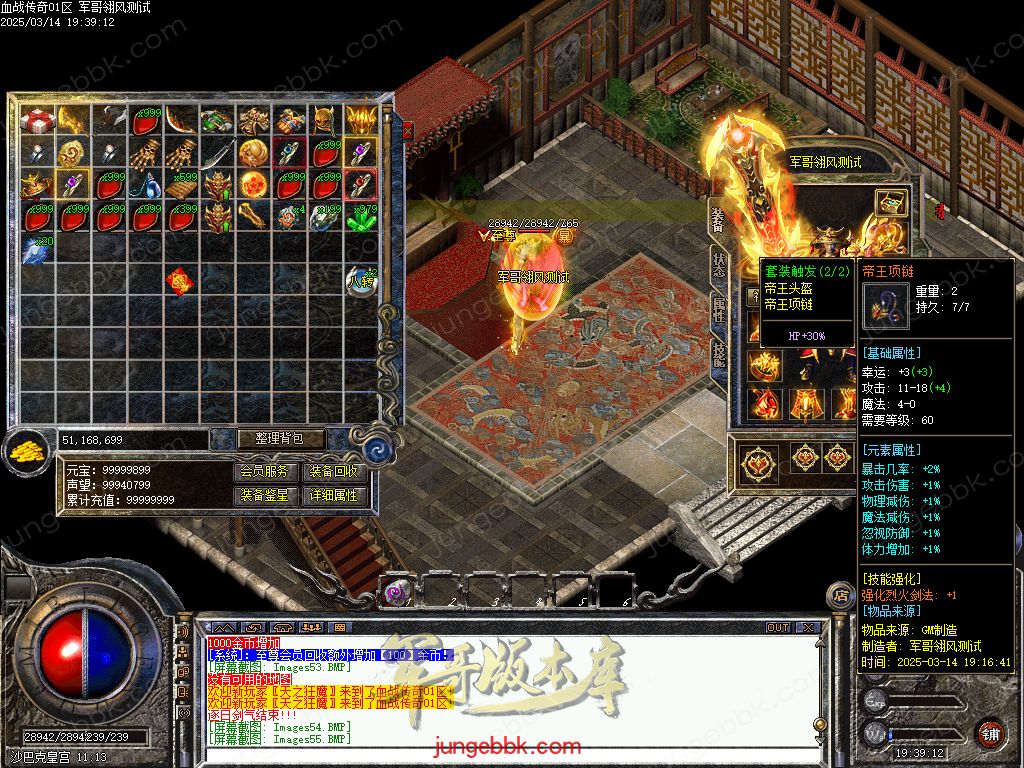Show 详细属性 detailed attributes
The image size is (1024, 768).
(333, 495)
